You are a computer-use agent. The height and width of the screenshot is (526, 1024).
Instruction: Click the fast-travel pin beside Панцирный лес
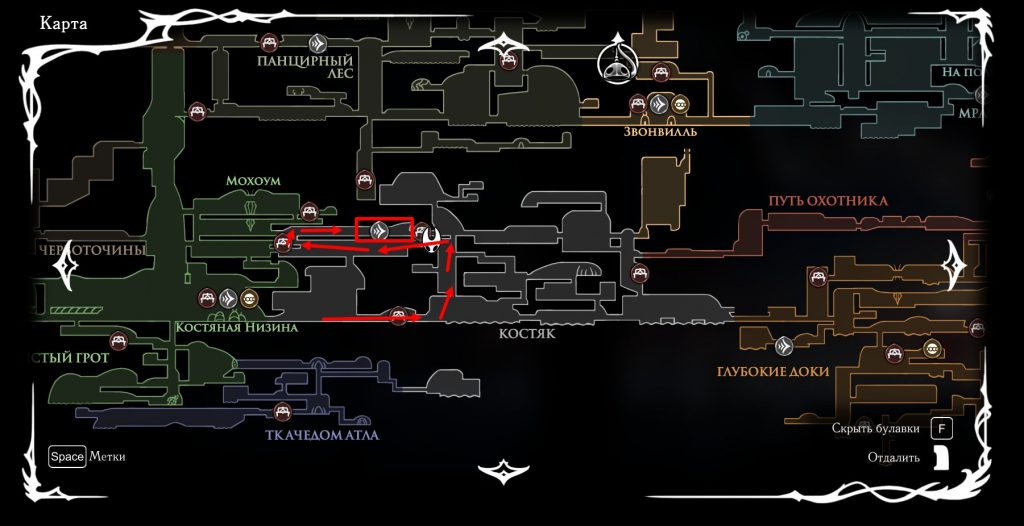317,43
